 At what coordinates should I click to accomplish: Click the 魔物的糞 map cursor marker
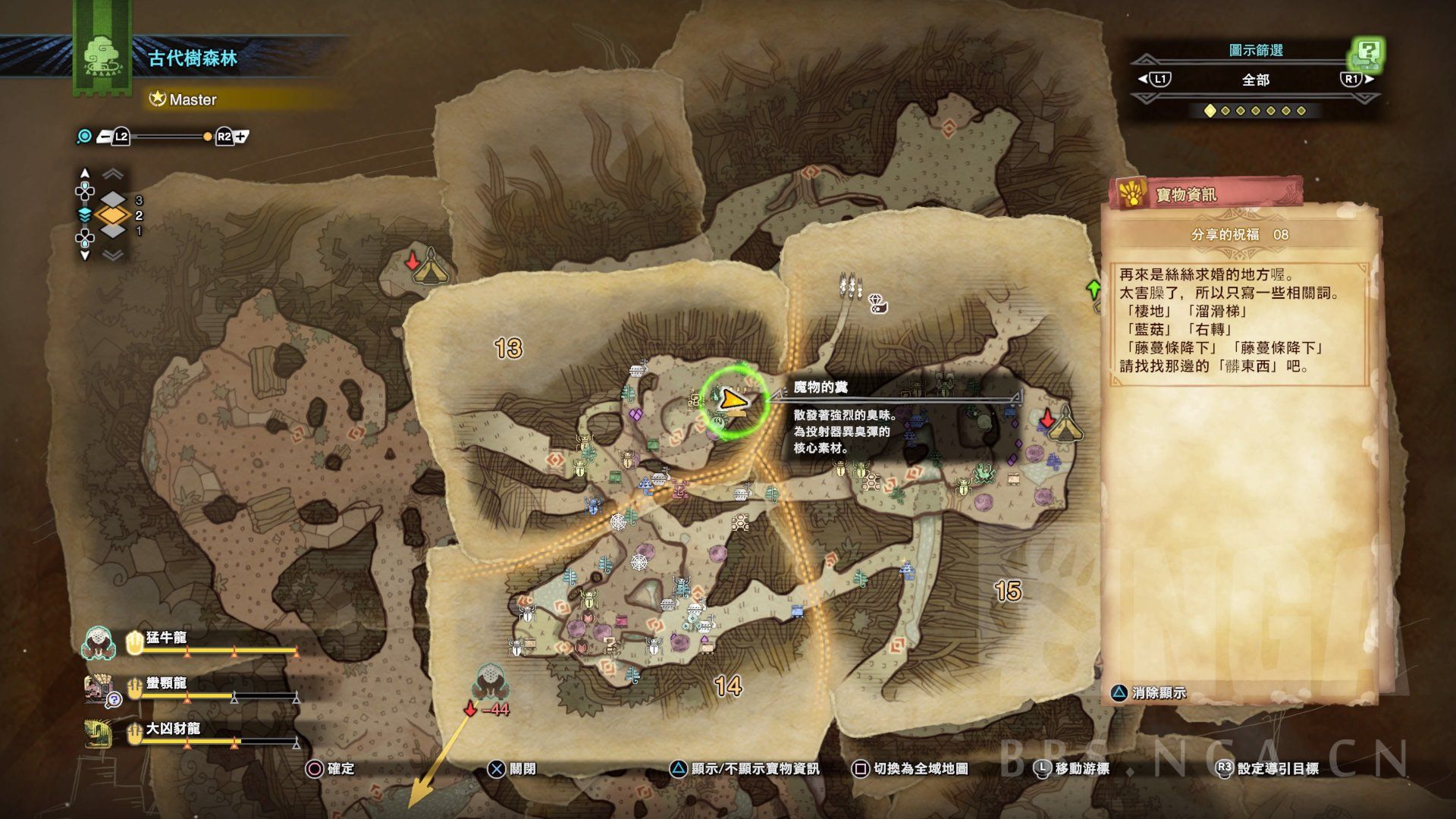pos(733,399)
